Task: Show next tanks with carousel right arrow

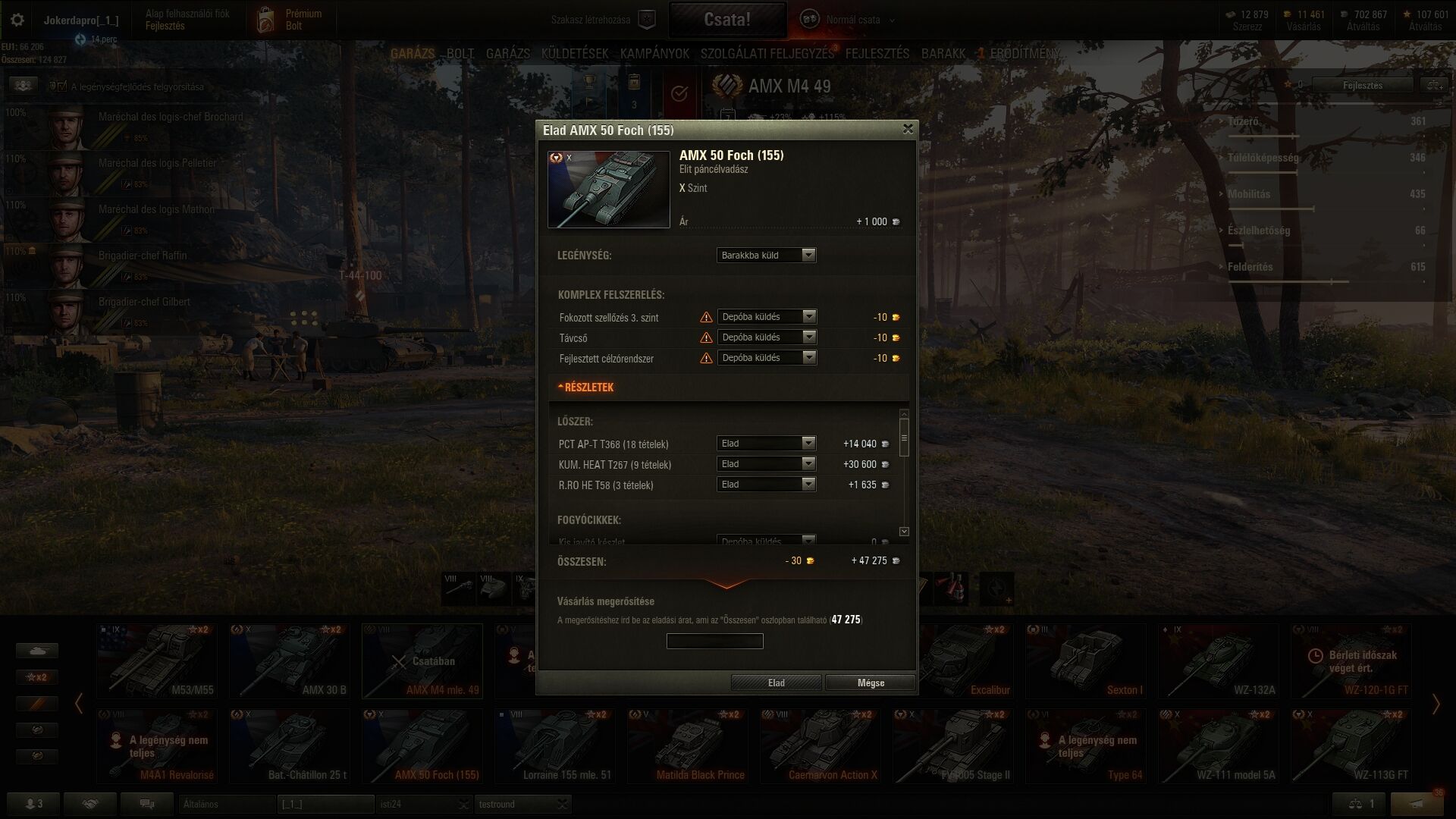Action: pyautogui.click(x=1436, y=704)
